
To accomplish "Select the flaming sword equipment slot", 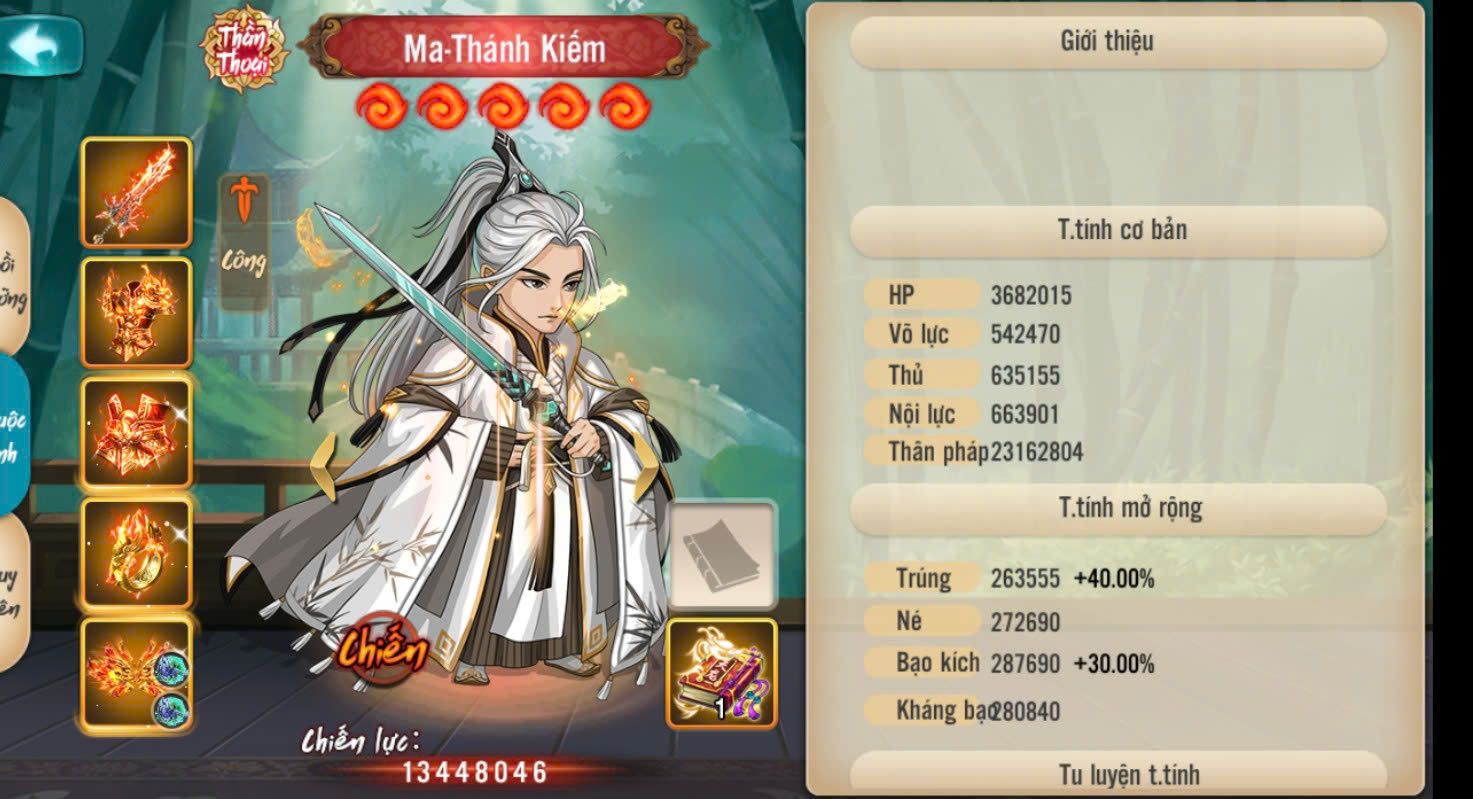I will (136, 193).
